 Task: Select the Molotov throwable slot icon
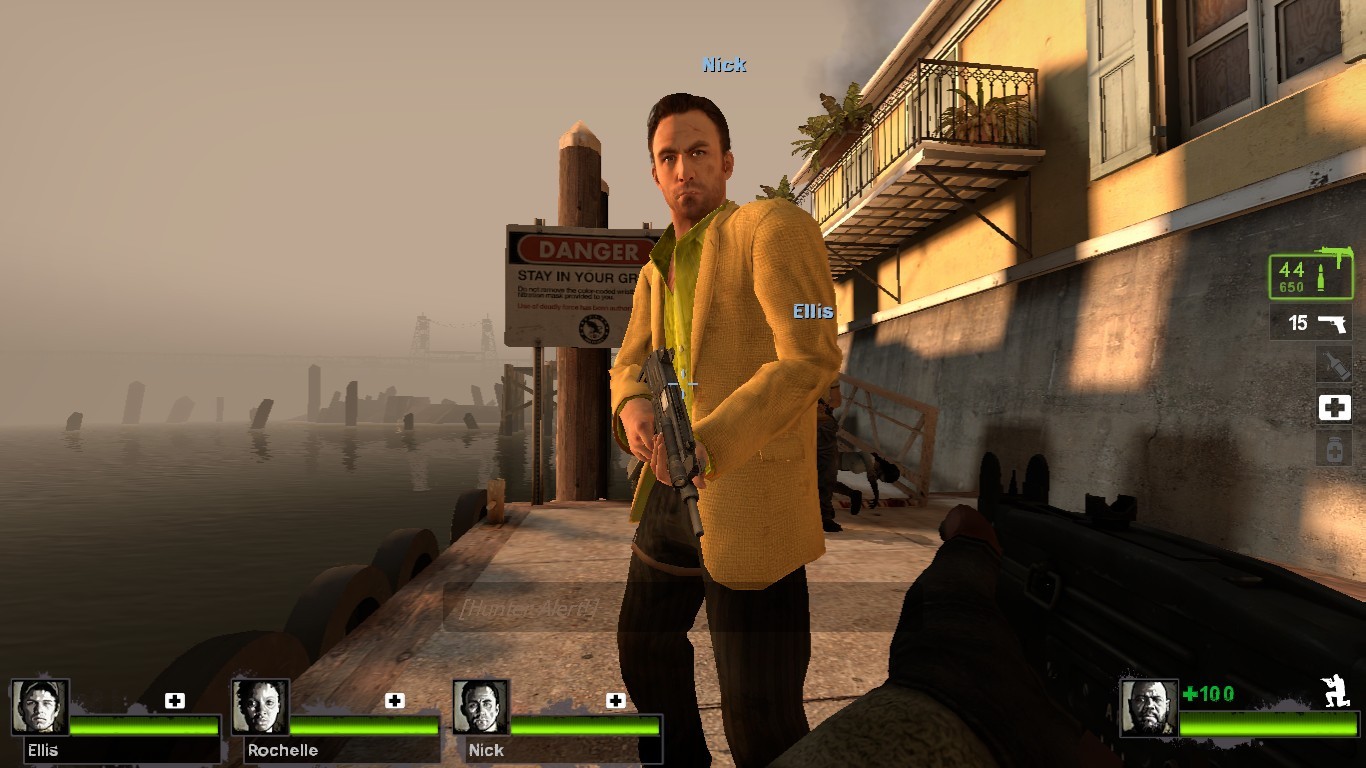(x=1335, y=366)
